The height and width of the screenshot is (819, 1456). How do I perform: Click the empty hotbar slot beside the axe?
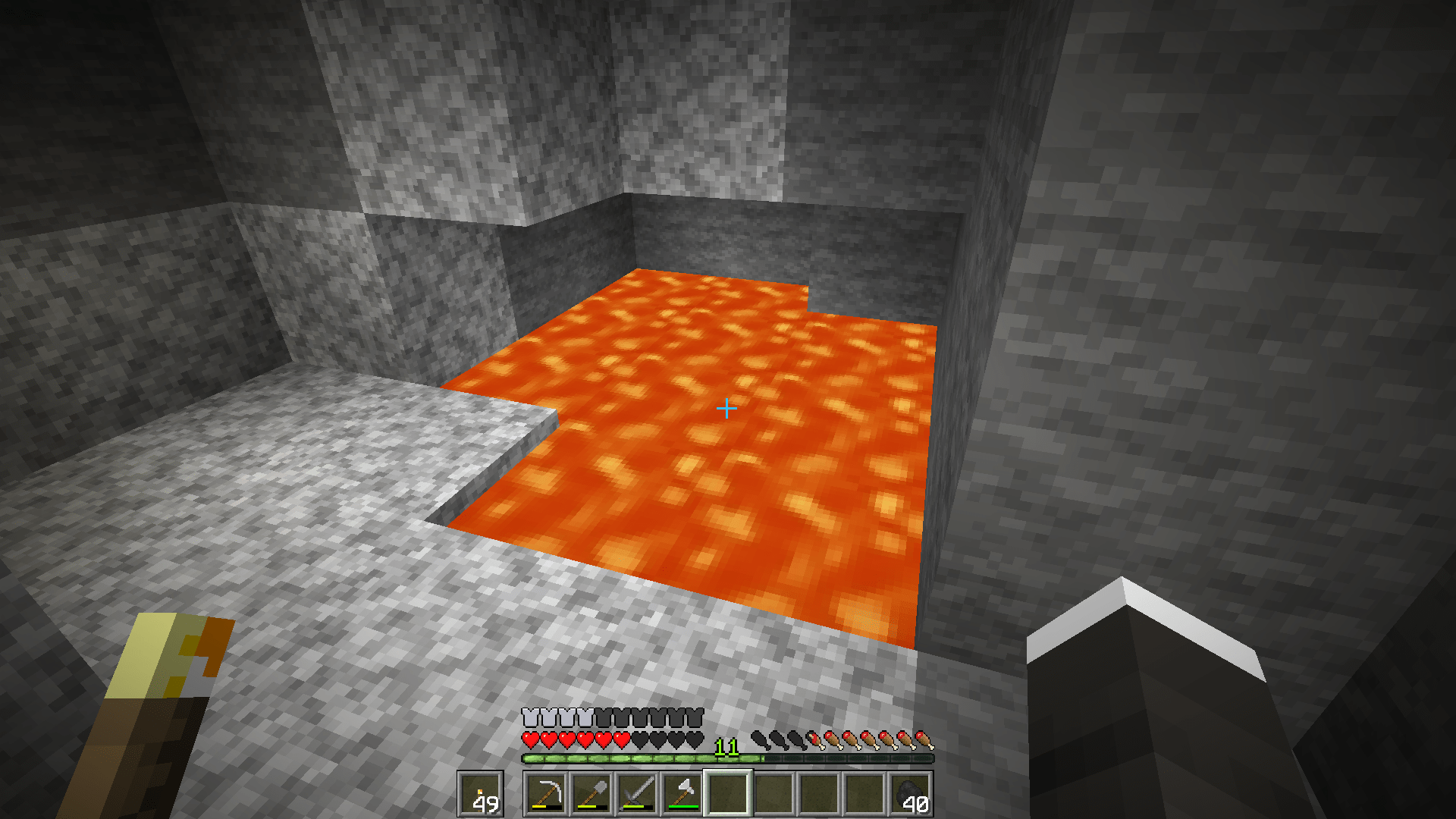[x=773, y=792]
